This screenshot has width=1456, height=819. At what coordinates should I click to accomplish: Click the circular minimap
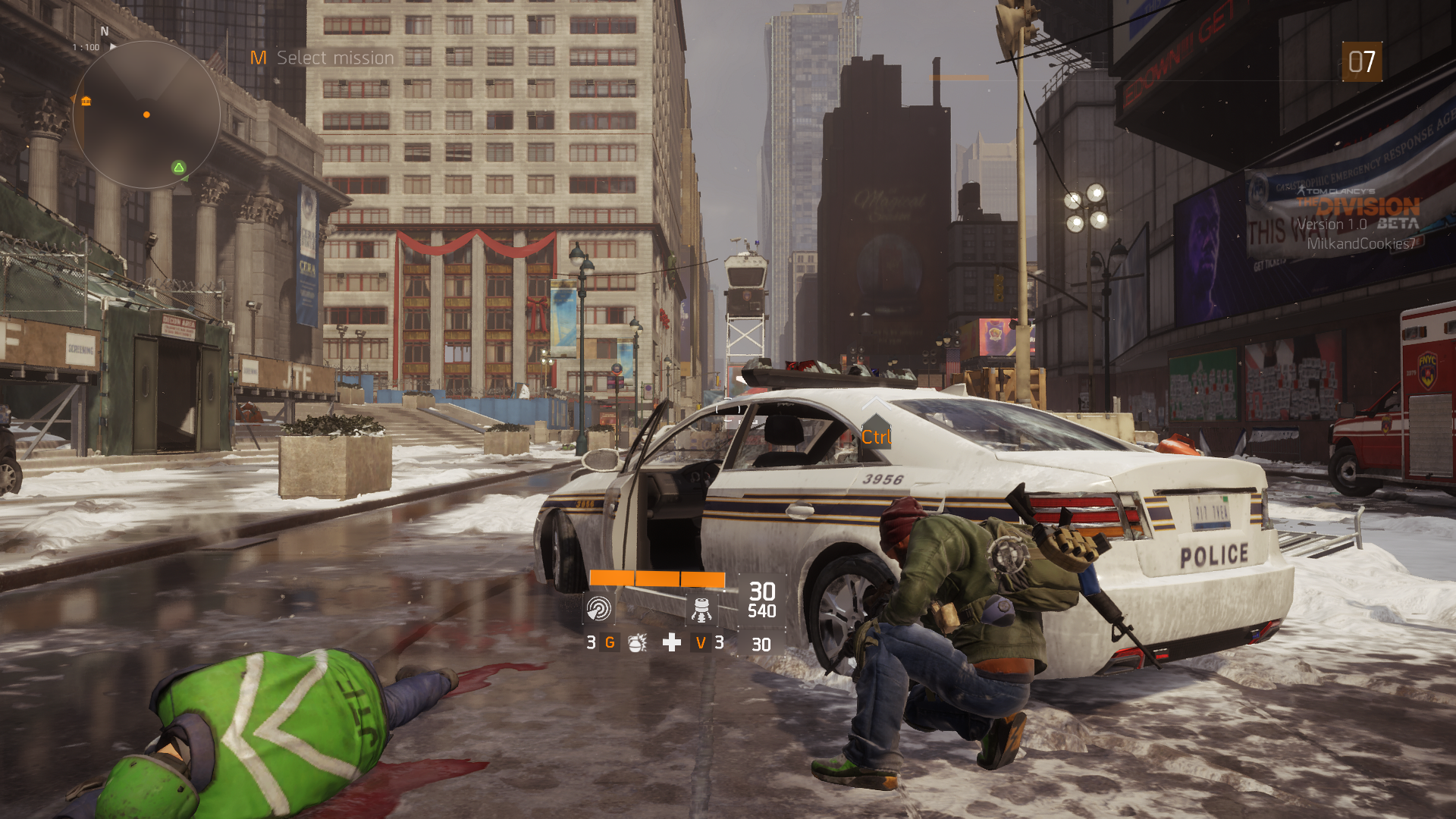tap(146, 115)
